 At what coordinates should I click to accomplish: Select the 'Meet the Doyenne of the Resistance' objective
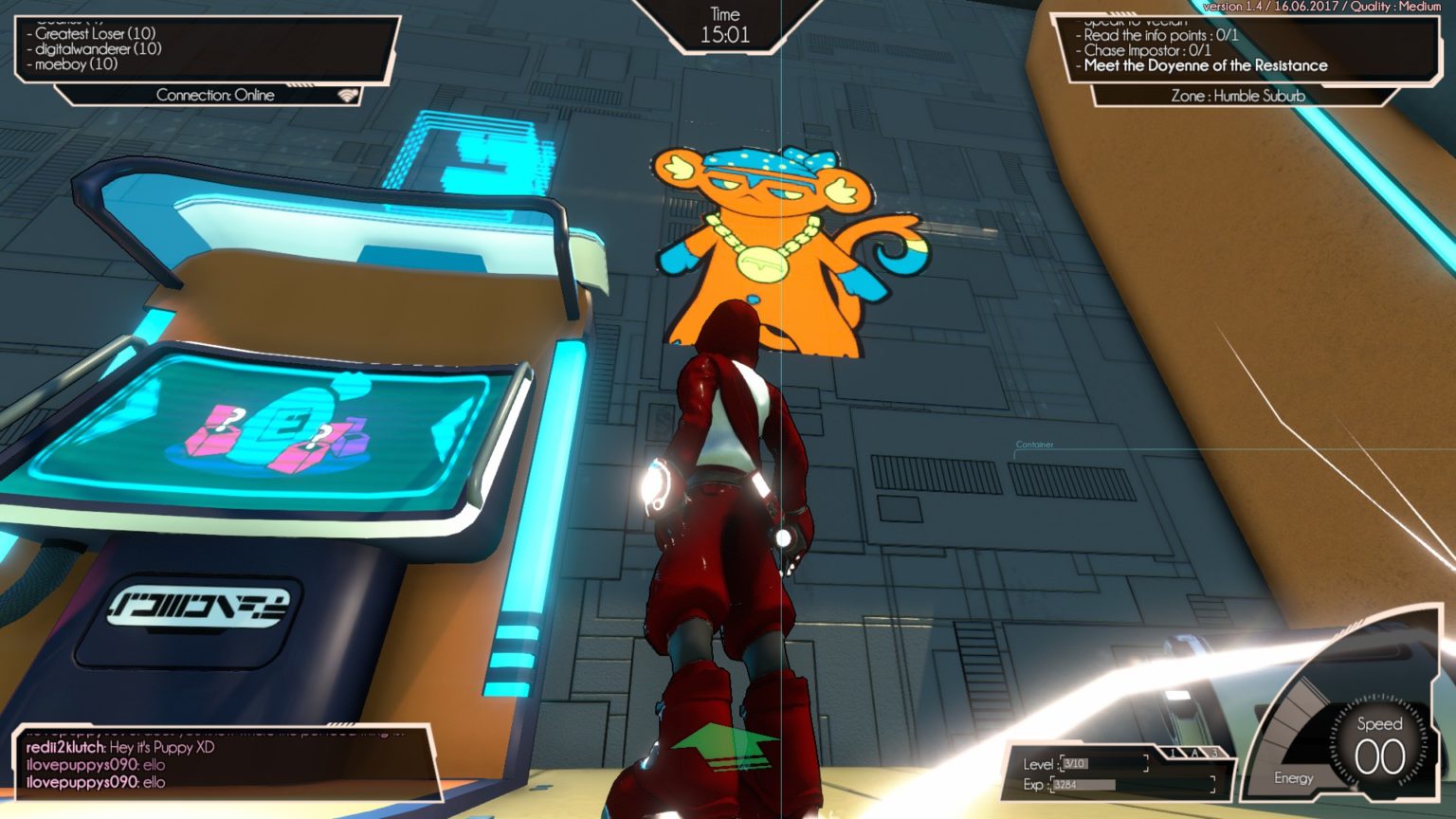point(1205,65)
